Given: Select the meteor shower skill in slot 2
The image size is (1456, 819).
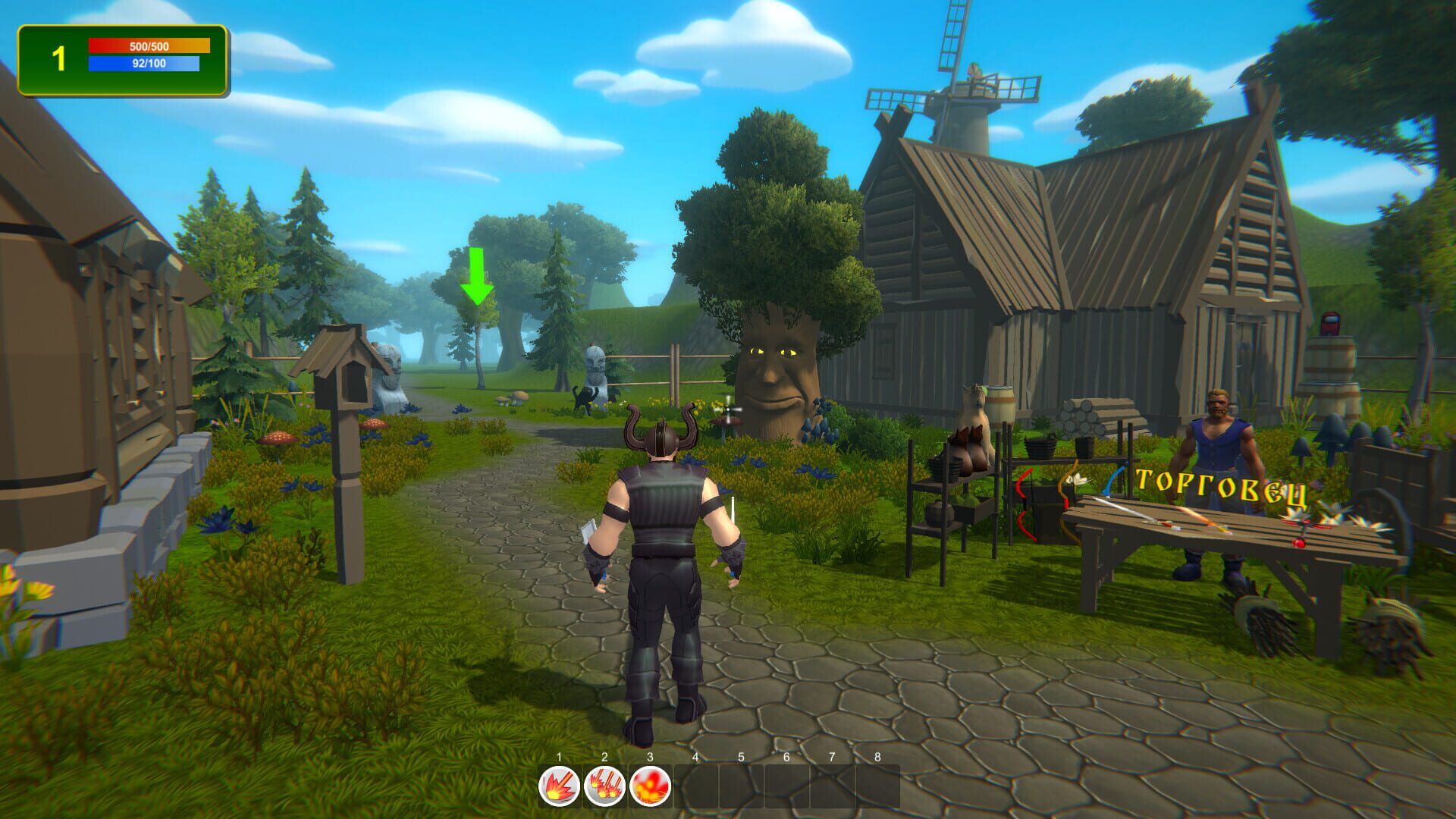Looking at the screenshot, I should click(604, 786).
